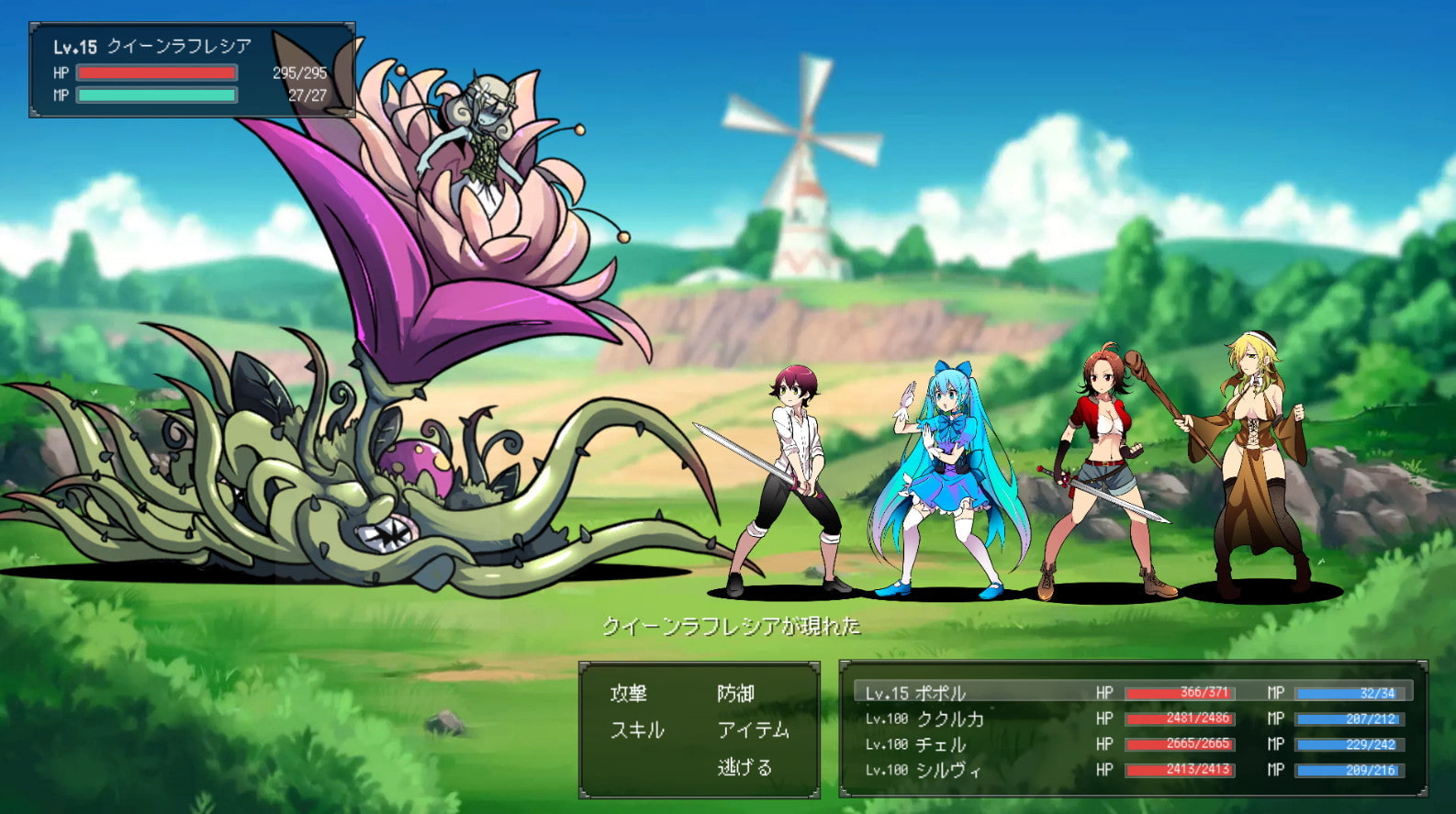The width and height of the screenshot is (1456, 814).
Task: Select party member ククルカ's status row
Action: point(1133,719)
